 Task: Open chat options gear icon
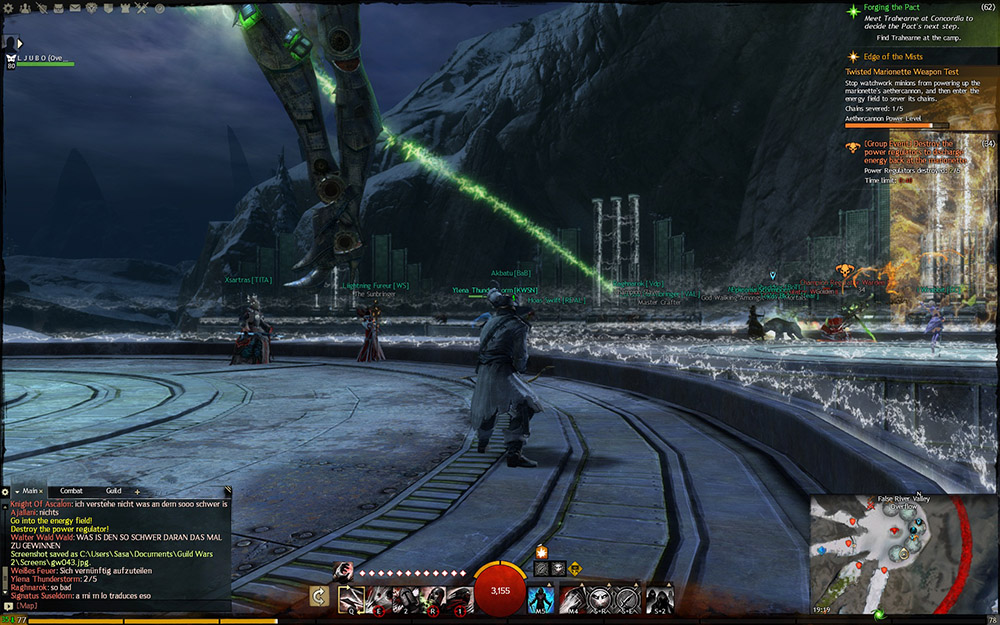5,491
